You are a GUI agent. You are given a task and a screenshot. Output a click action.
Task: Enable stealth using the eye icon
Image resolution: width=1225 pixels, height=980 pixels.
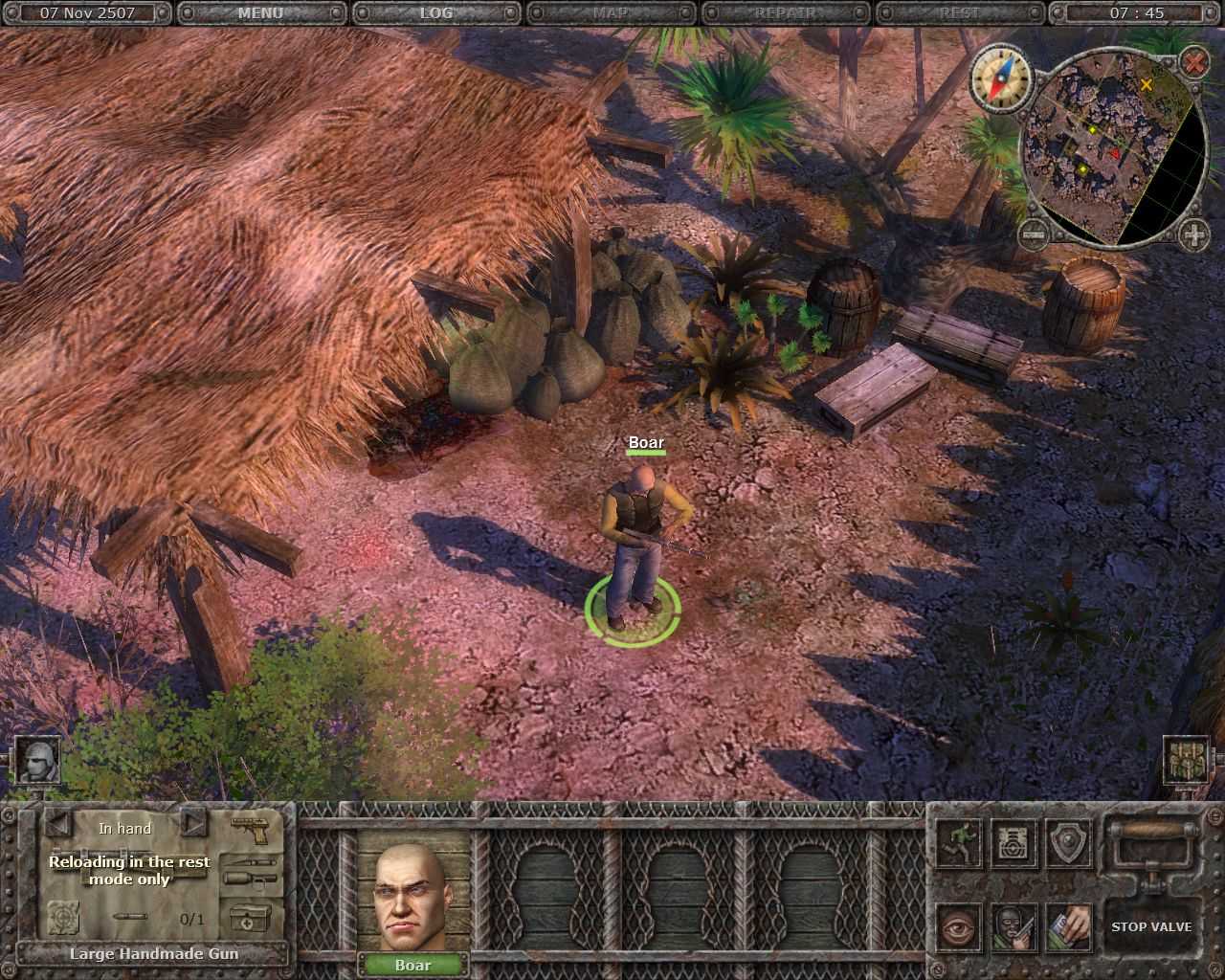coord(959,927)
